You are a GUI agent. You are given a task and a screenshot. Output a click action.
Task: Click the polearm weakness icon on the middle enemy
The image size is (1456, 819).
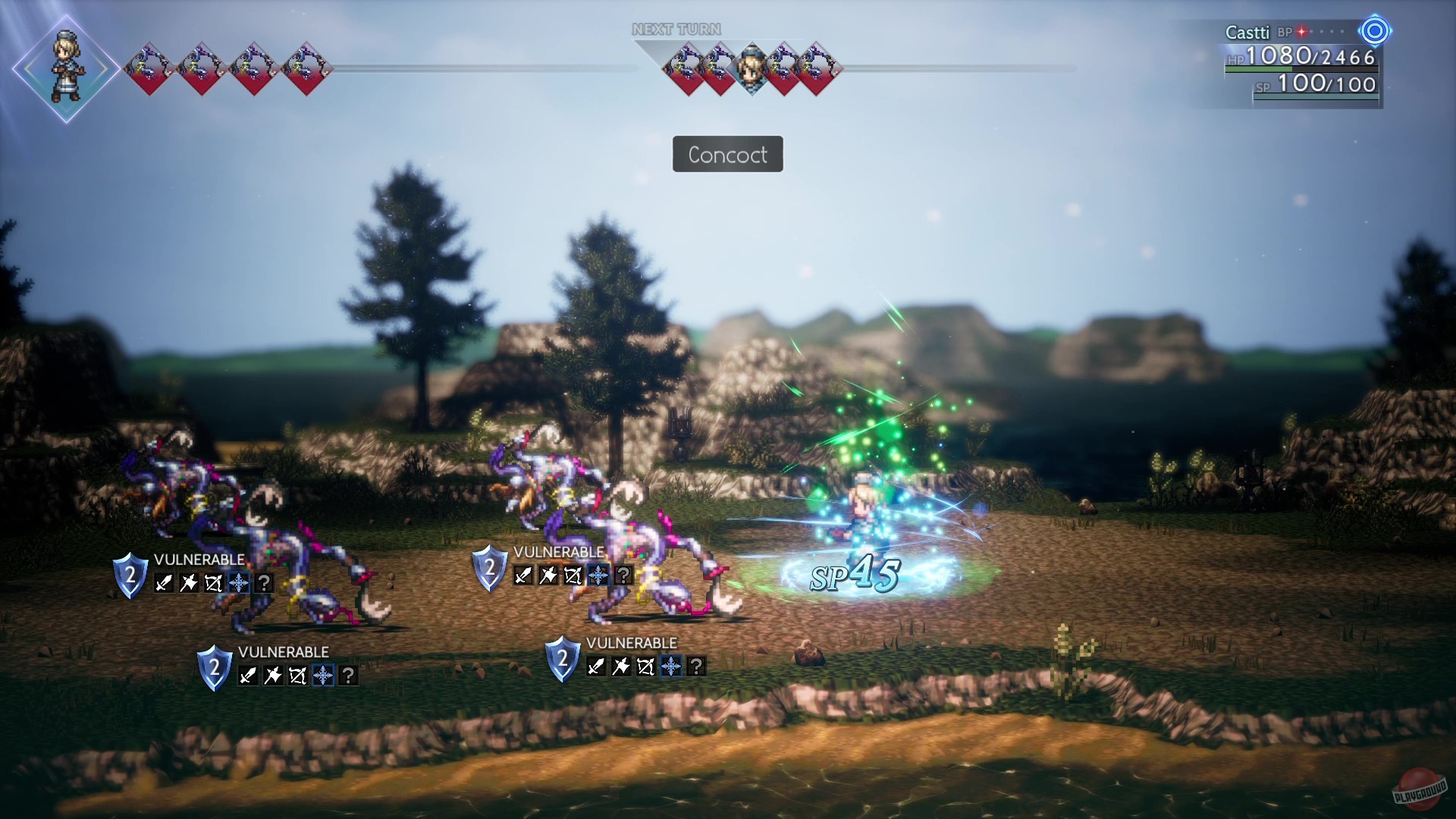click(548, 576)
